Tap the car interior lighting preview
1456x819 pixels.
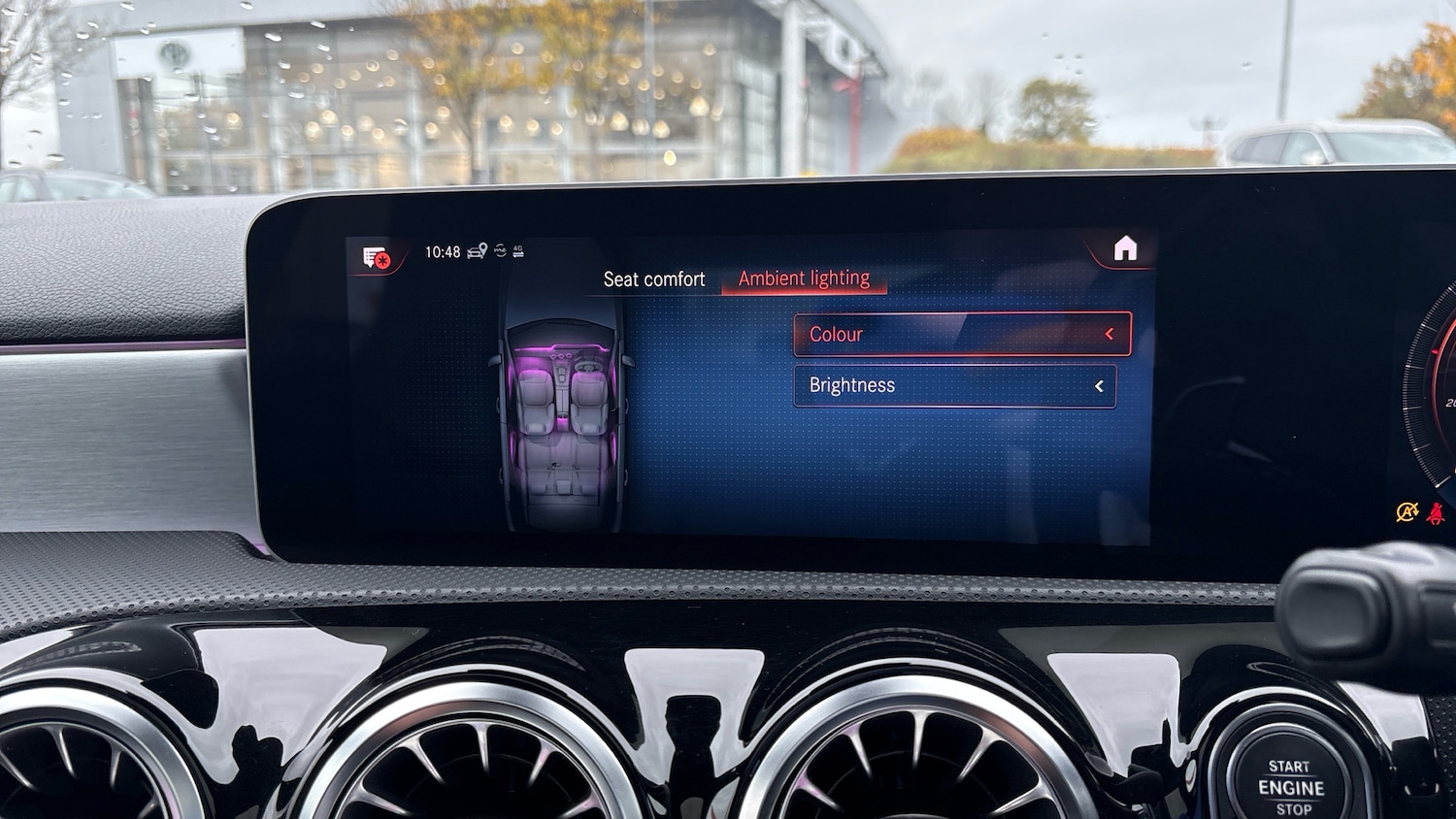click(562, 417)
